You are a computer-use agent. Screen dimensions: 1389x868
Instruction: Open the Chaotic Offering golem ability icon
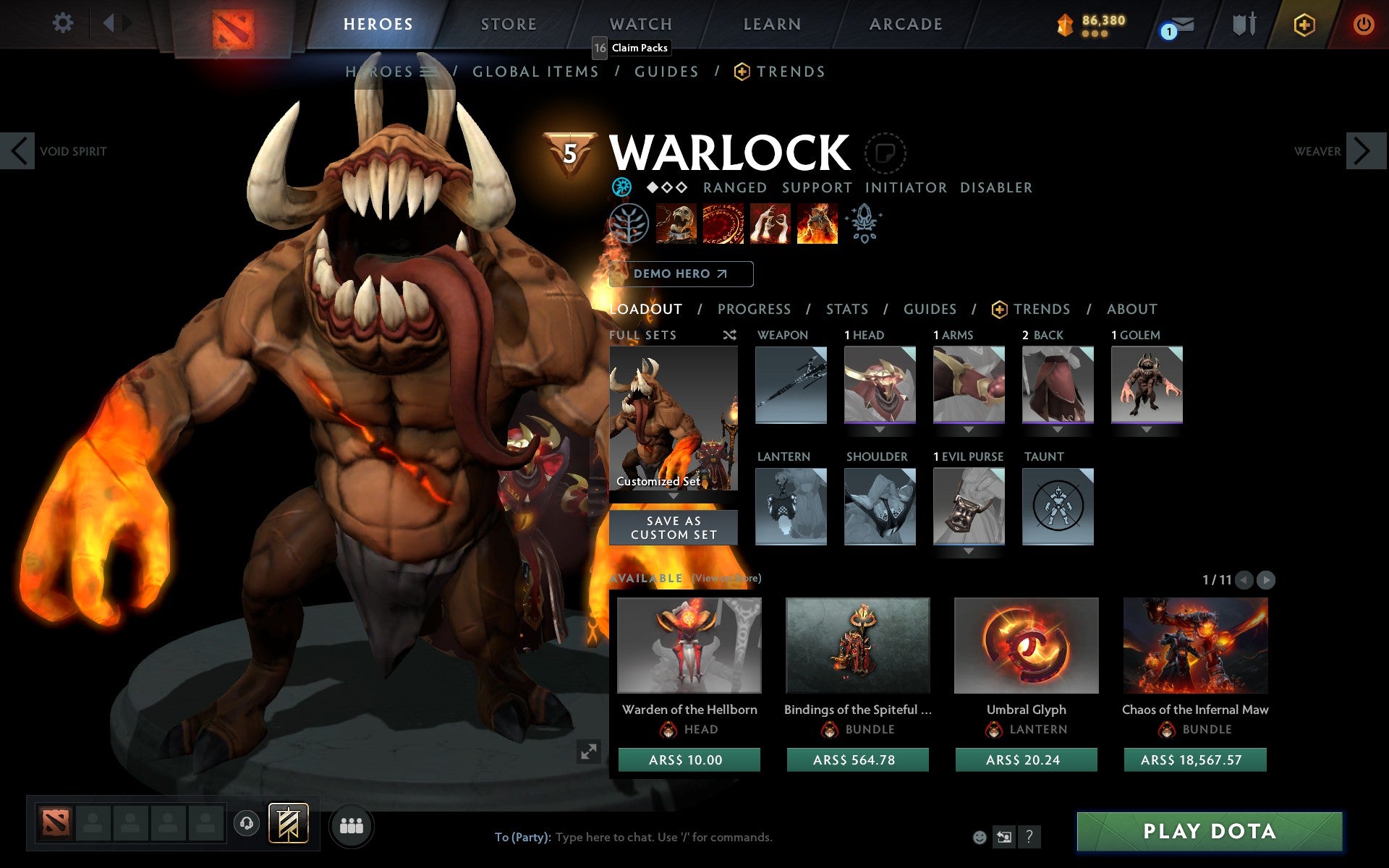coord(816,224)
